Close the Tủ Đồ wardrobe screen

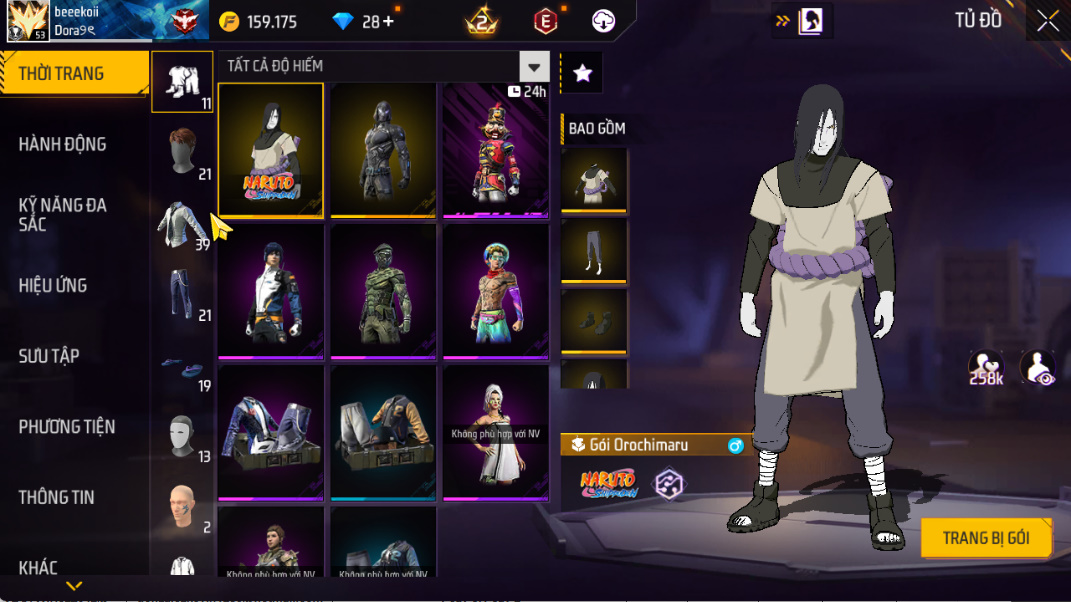click(1047, 21)
